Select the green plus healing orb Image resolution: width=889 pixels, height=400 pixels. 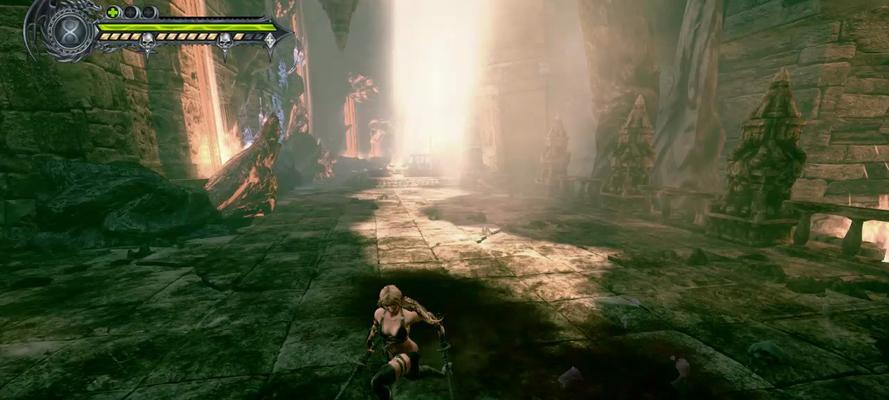pyautogui.click(x=113, y=12)
